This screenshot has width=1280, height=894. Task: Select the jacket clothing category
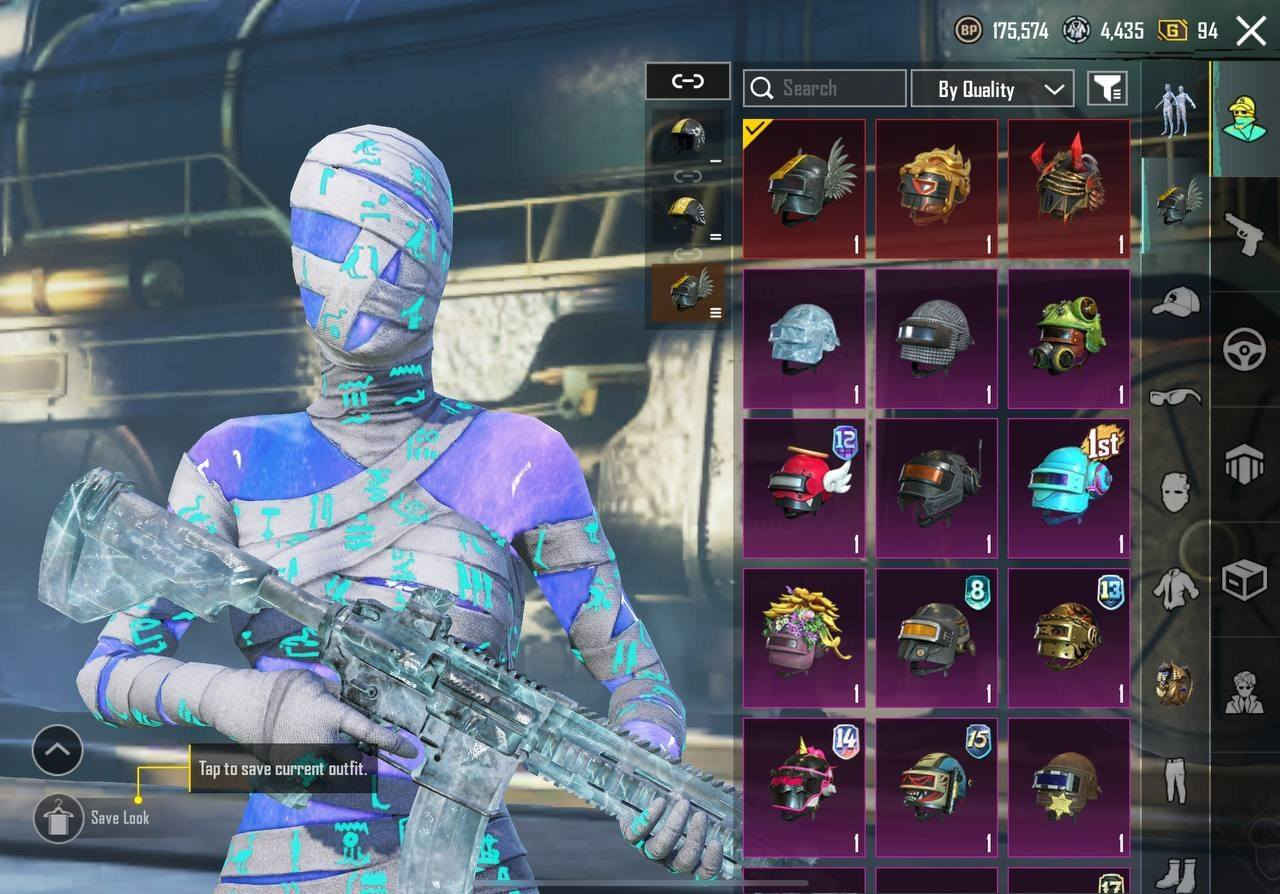point(1175,588)
